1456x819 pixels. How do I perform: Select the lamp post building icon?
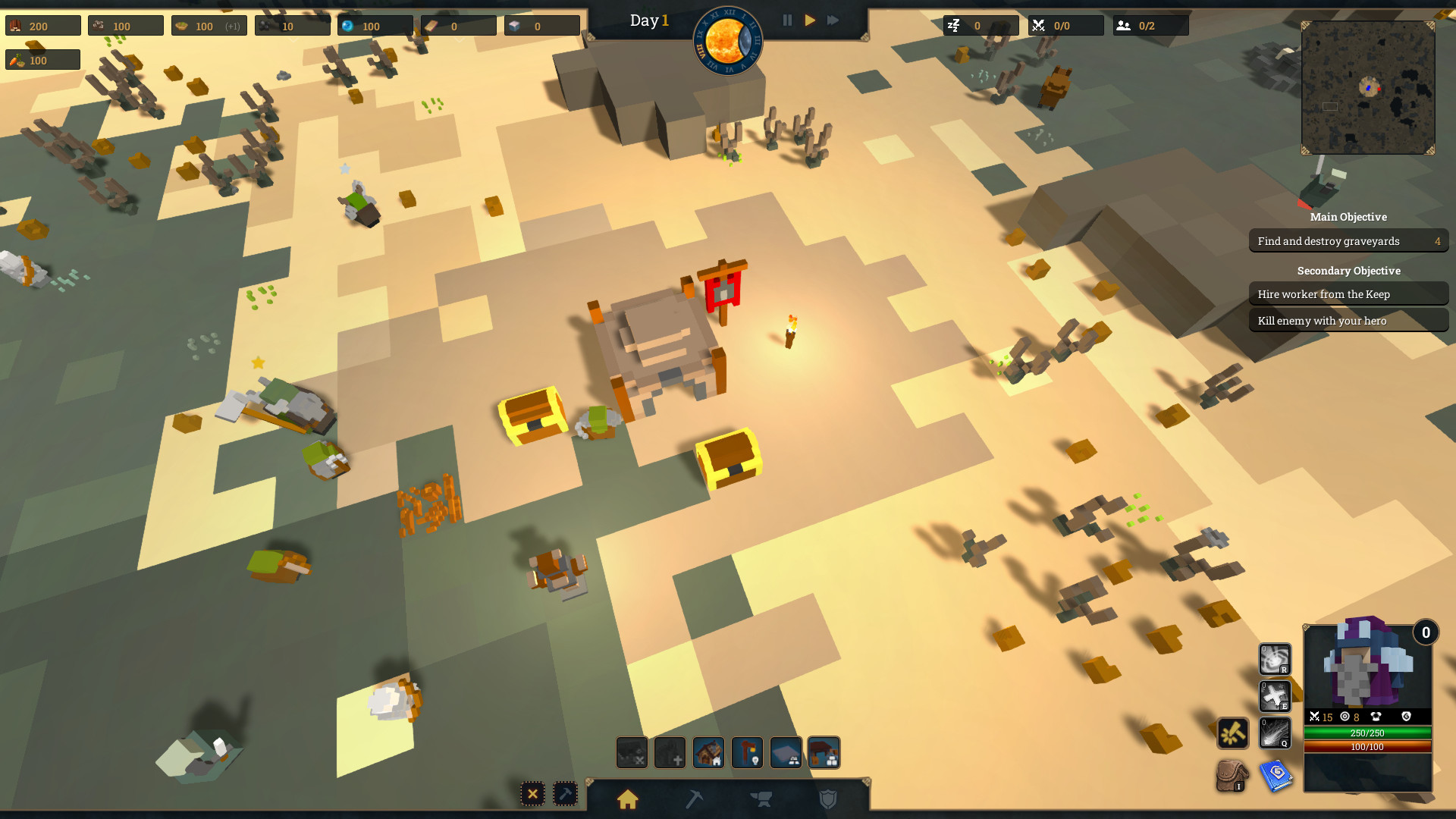click(x=748, y=752)
